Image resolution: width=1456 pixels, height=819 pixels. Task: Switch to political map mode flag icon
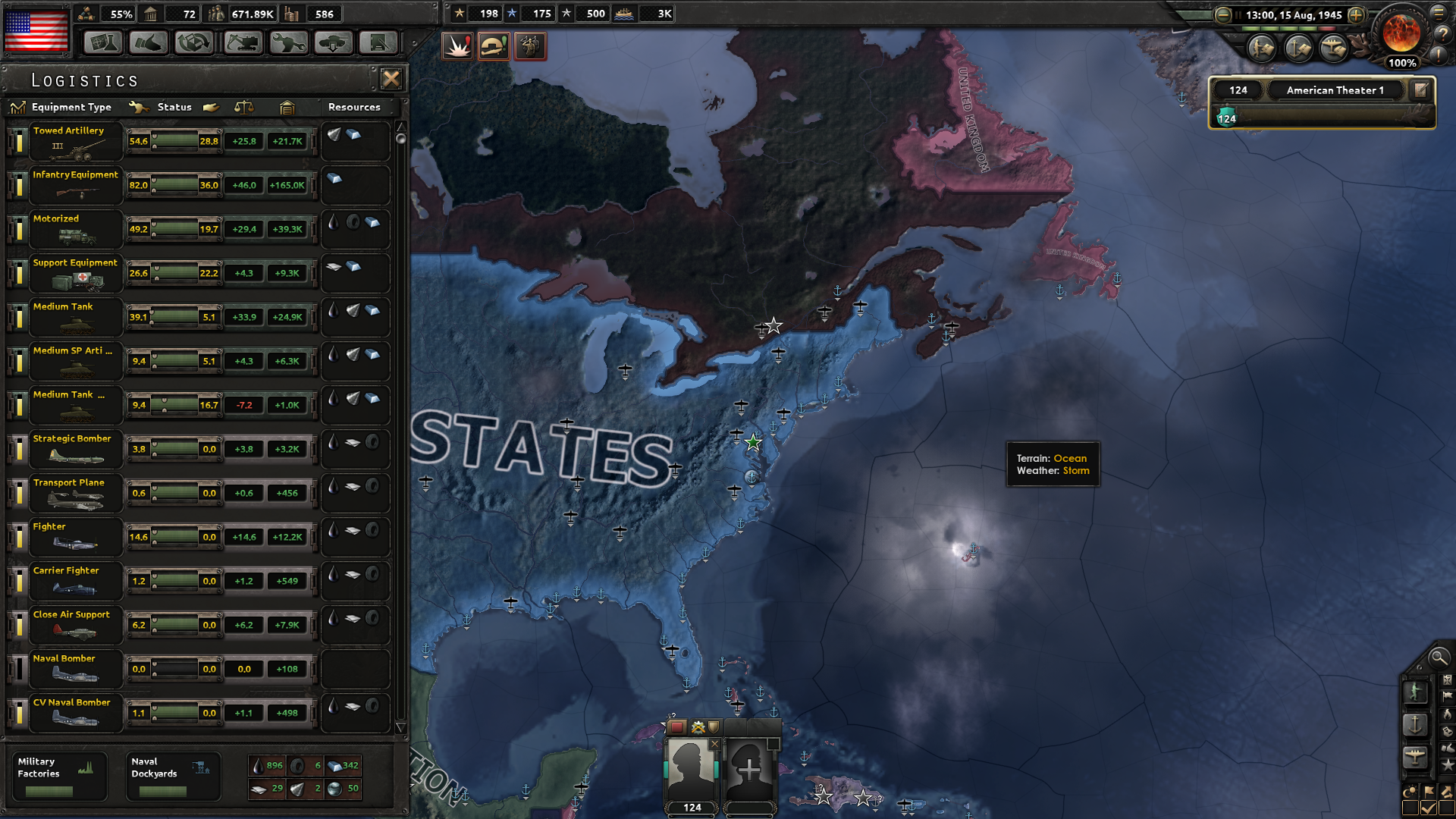(x=1446, y=695)
